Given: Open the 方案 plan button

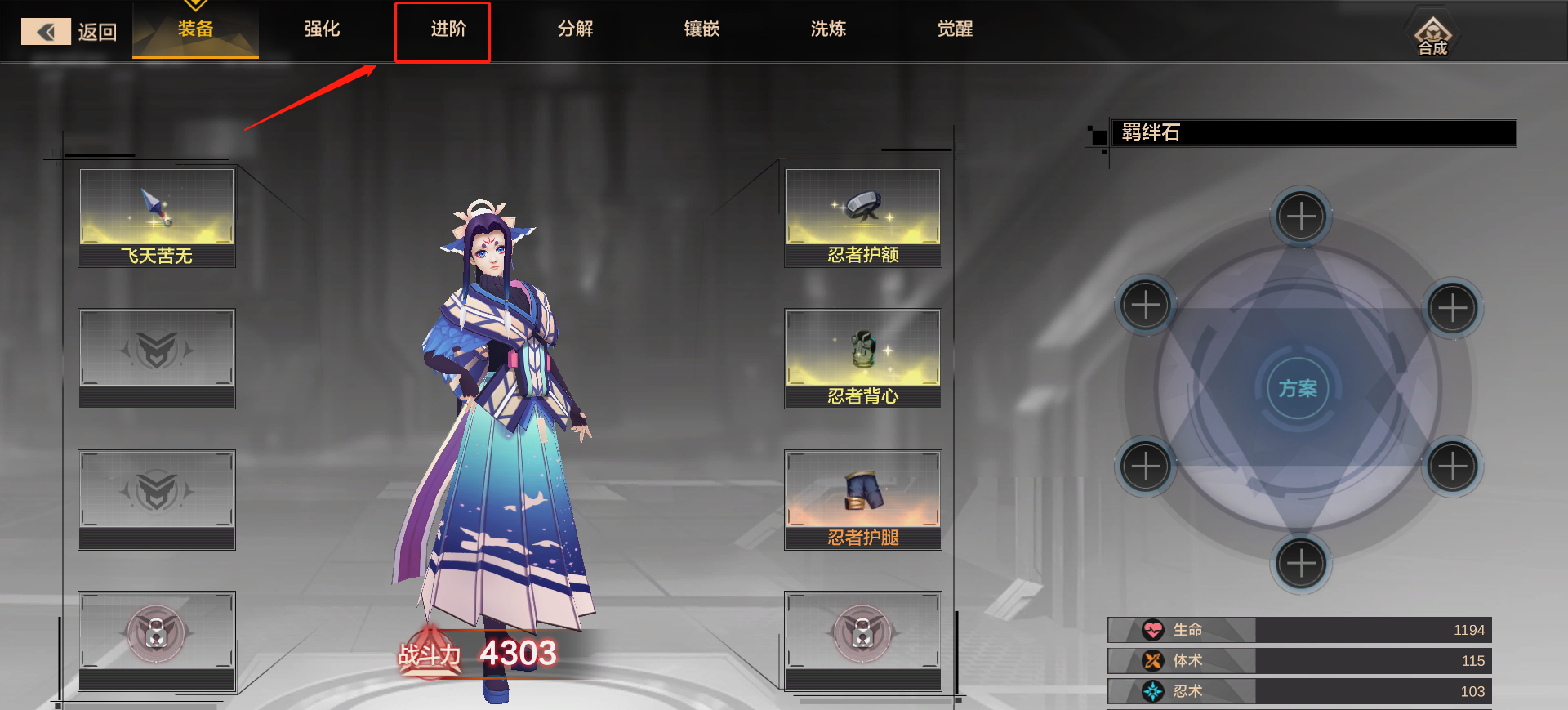Looking at the screenshot, I should coord(1298,389).
